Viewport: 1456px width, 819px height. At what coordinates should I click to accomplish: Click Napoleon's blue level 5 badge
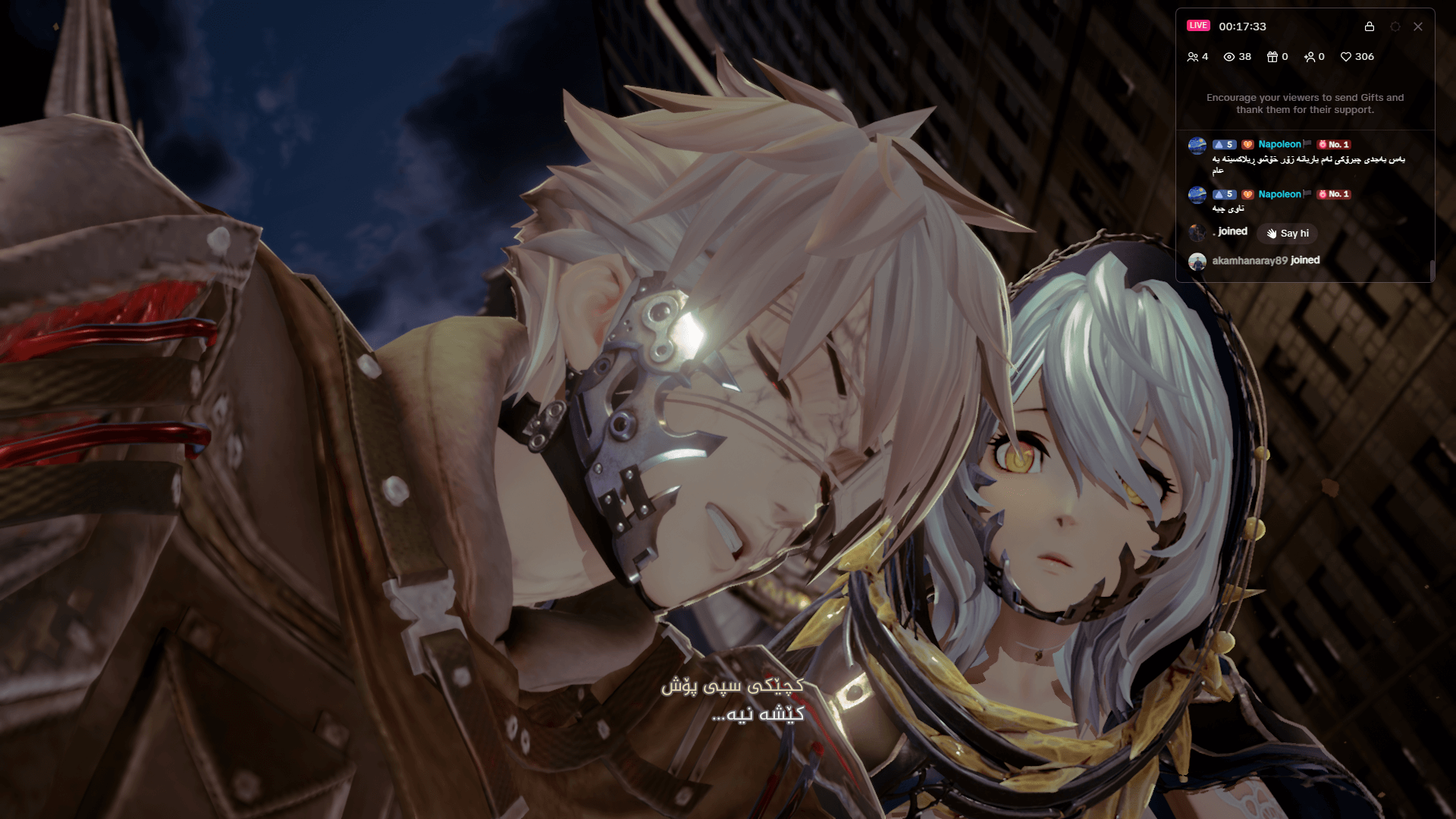(1224, 144)
